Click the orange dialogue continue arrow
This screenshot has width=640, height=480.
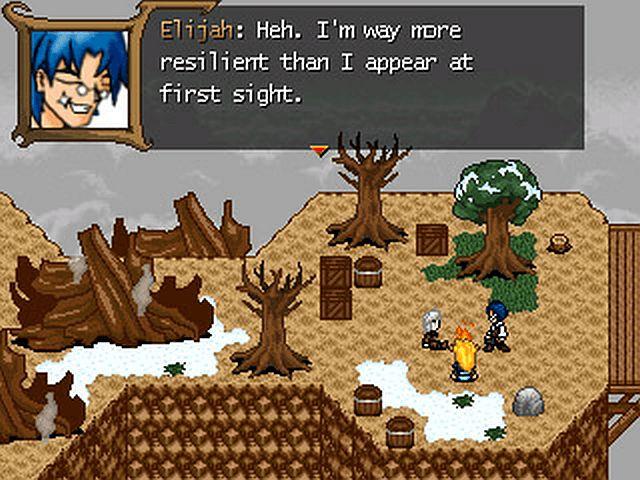(x=319, y=150)
